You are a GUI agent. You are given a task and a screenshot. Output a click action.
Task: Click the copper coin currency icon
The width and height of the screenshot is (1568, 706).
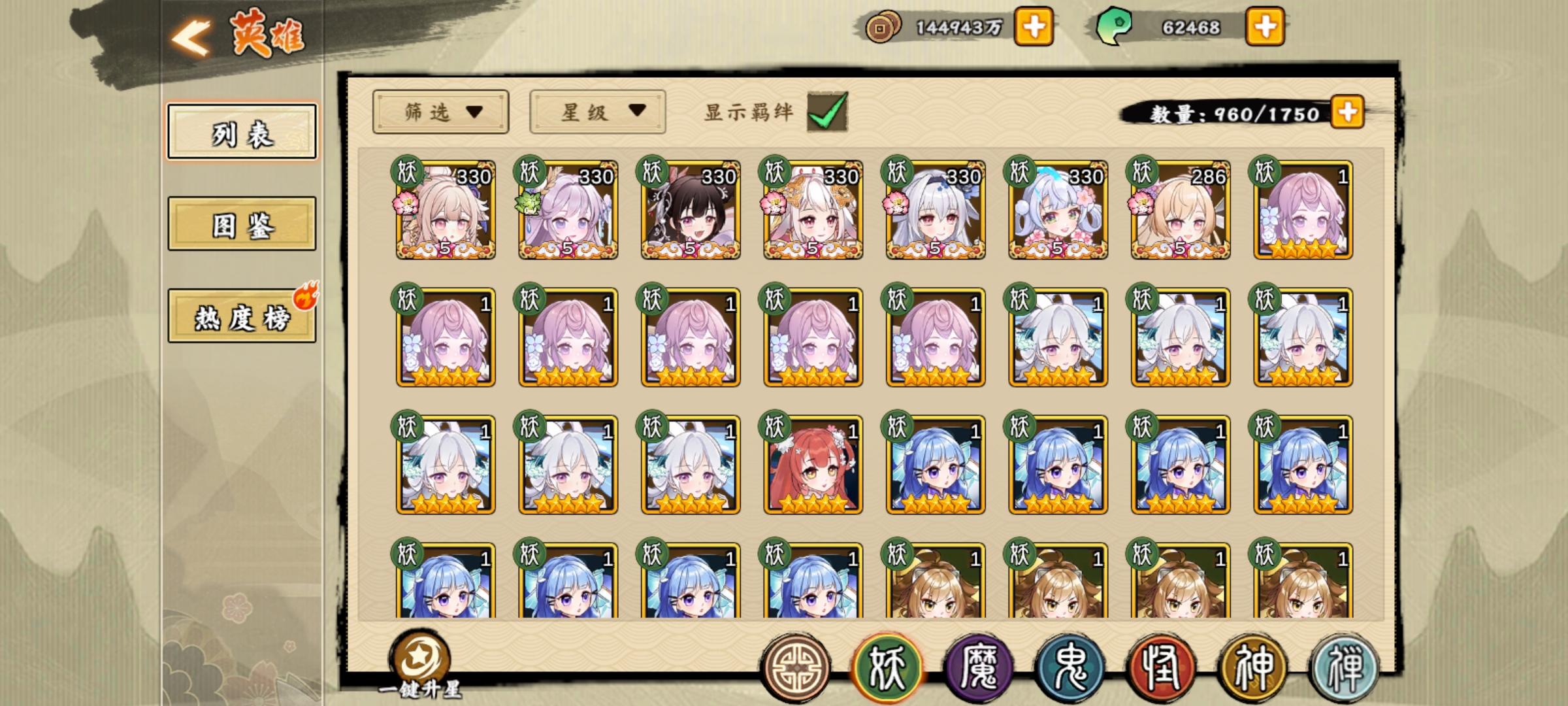tap(883, 27)
